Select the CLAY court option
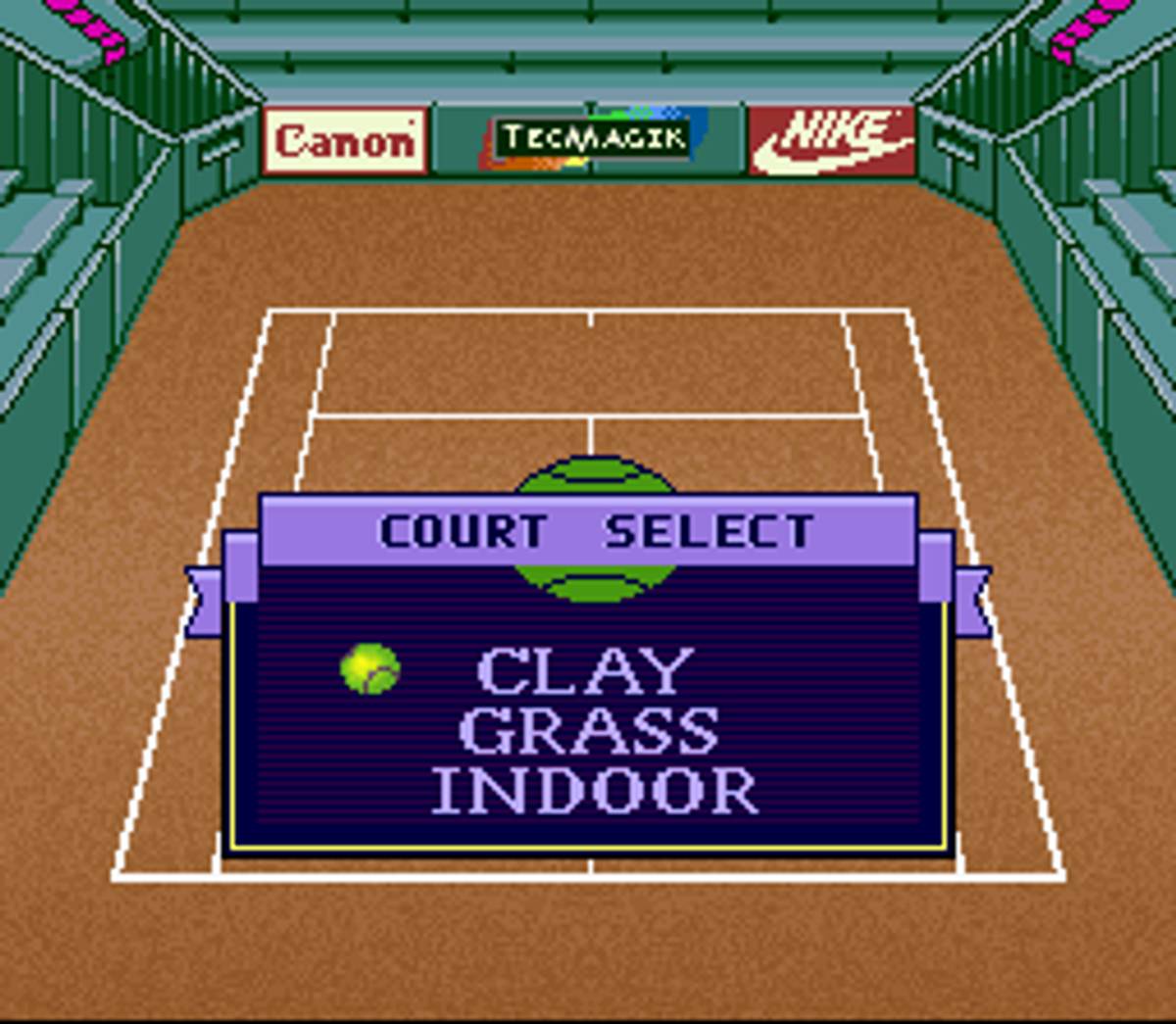The width and height of the screenshot is (1176, 1024). pos(586,672)
